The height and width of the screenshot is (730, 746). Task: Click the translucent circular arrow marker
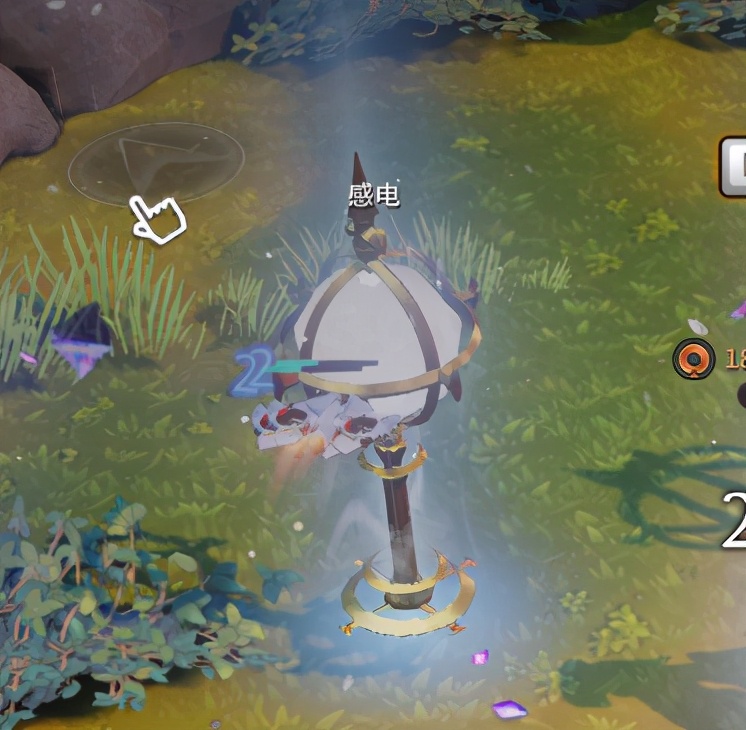[x=156, y=165]
